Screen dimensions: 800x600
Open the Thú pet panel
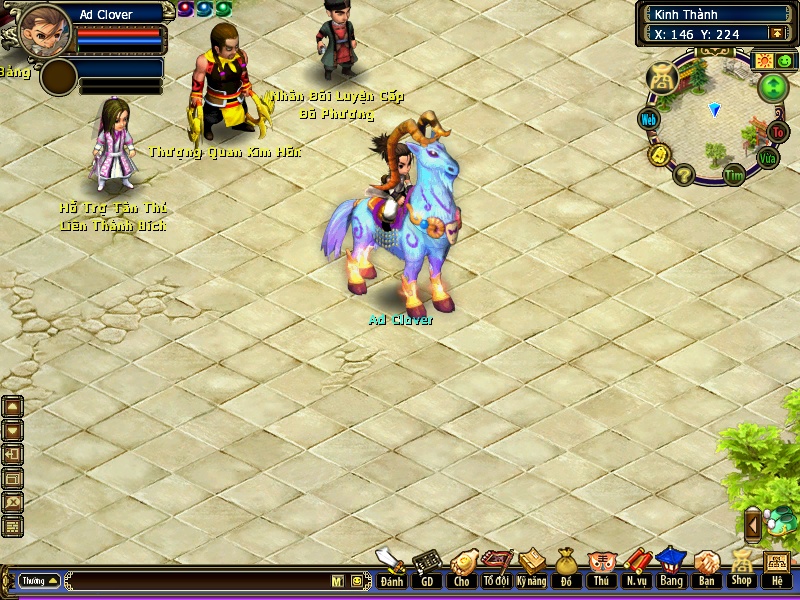click(x=601, y=570)
